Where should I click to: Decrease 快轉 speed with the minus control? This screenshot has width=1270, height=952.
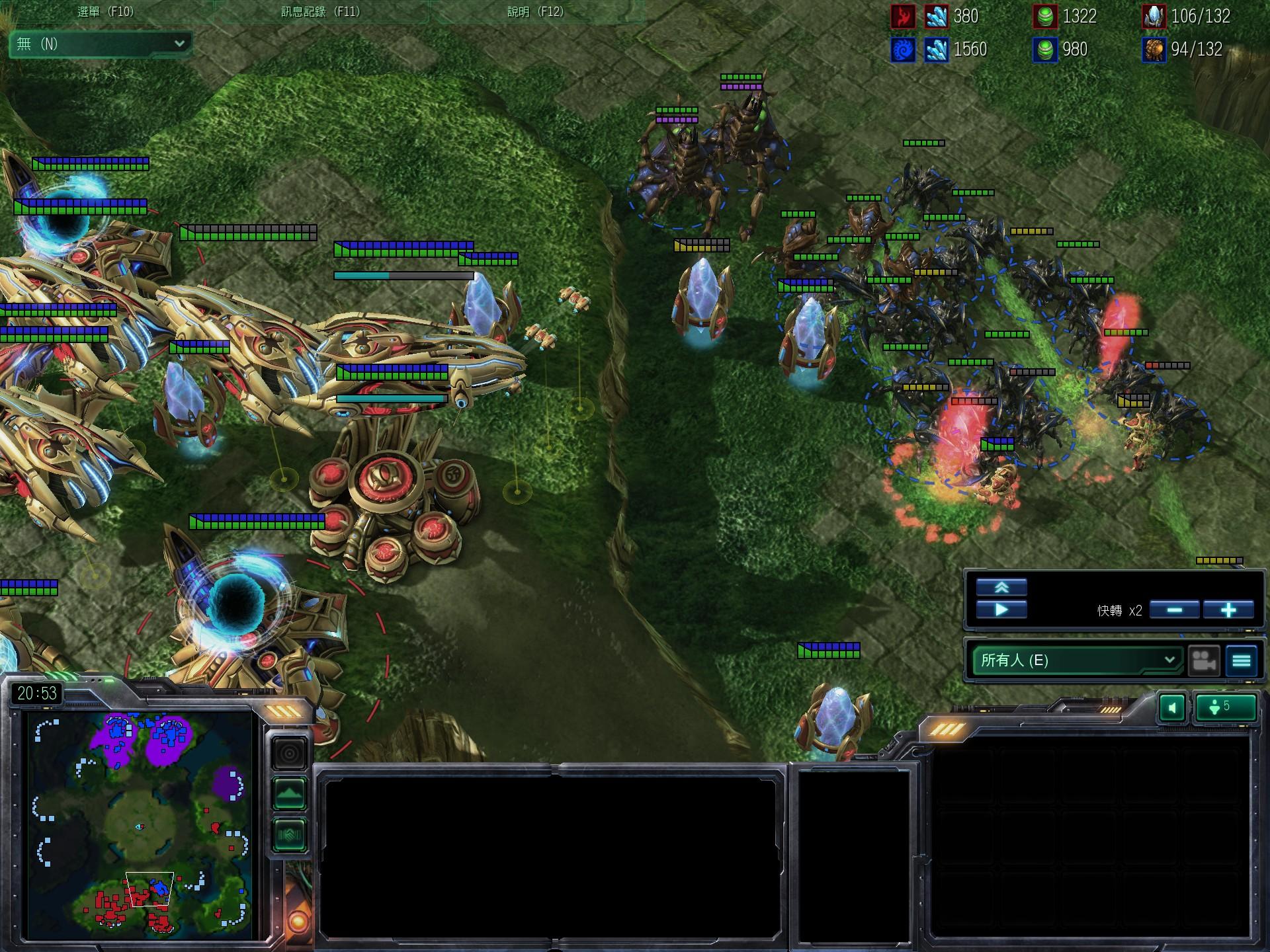(1176, 611)
